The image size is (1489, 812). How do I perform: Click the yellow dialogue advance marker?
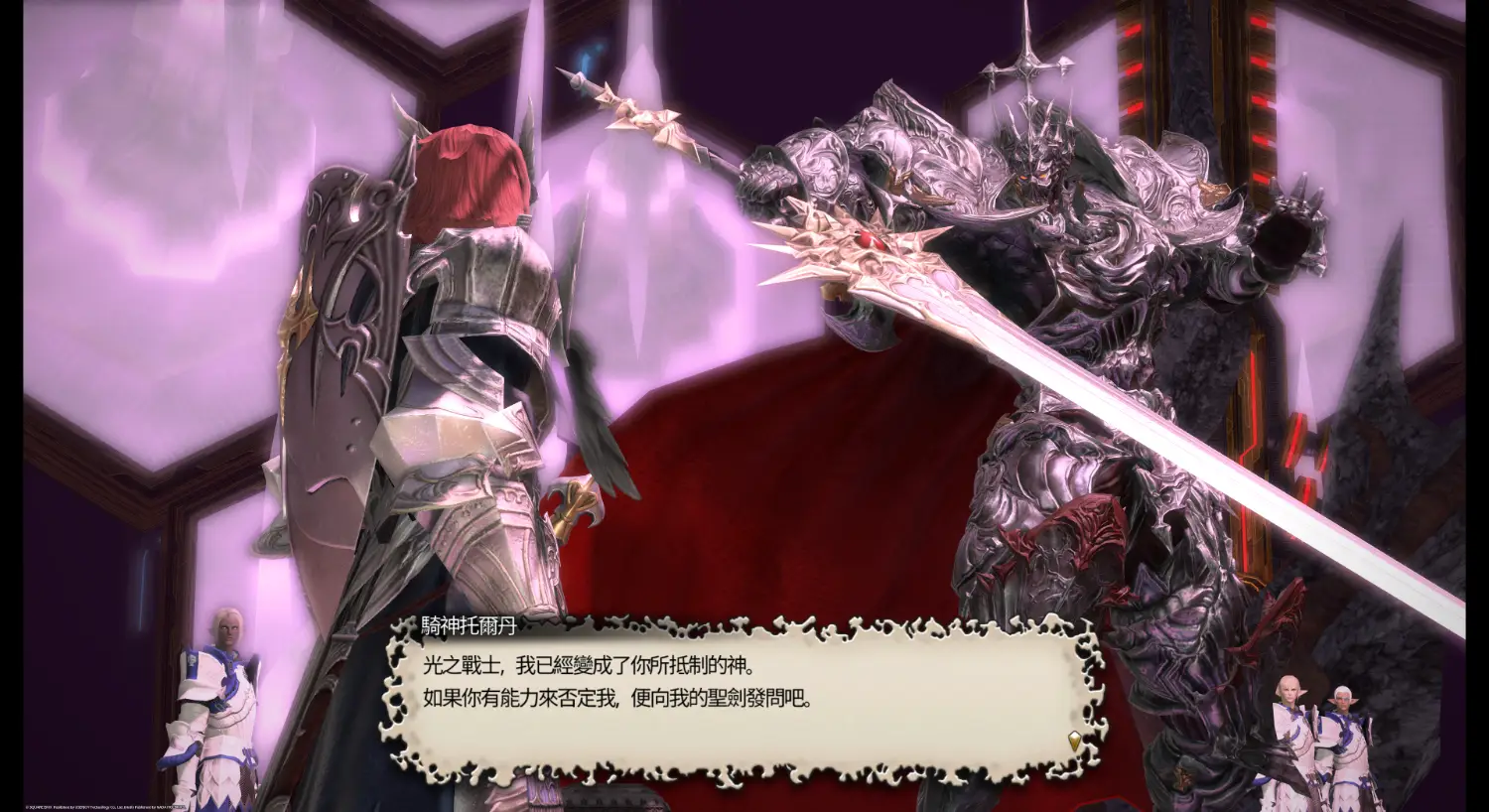pos(1073,740)
